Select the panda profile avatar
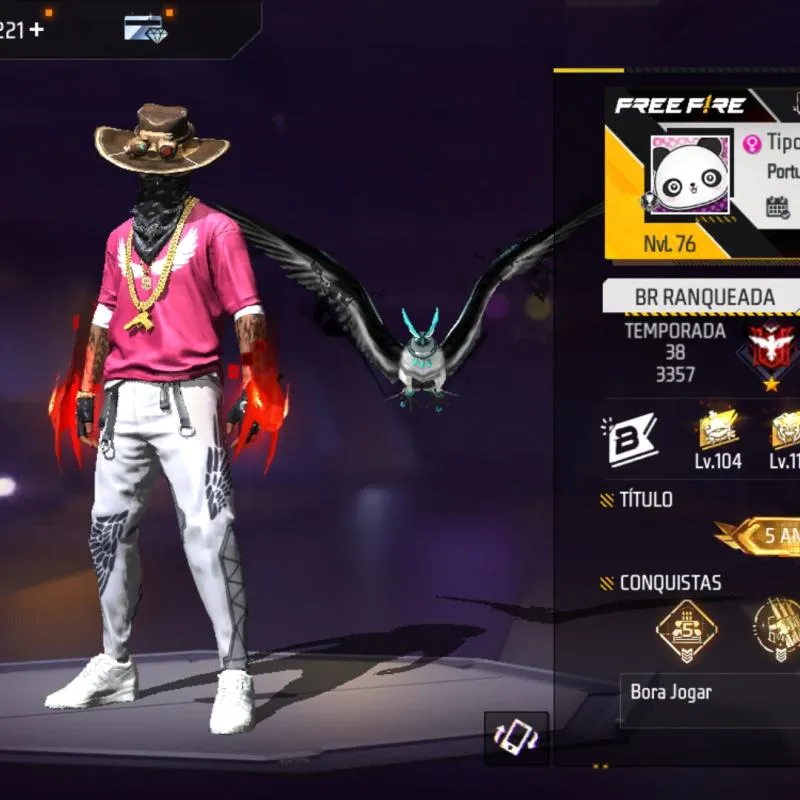The height and width of the screenshot is (800, 800). [690, 175]
